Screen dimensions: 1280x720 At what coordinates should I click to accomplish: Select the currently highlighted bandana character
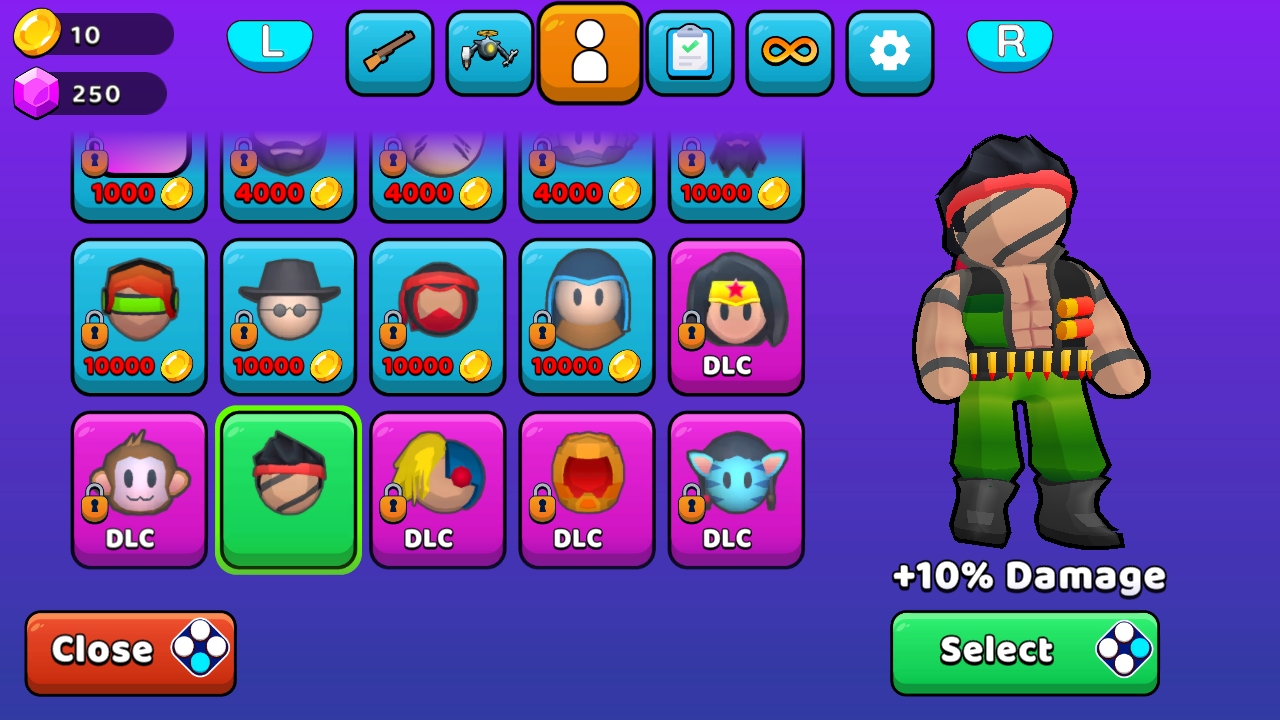[x=288, y=489]
